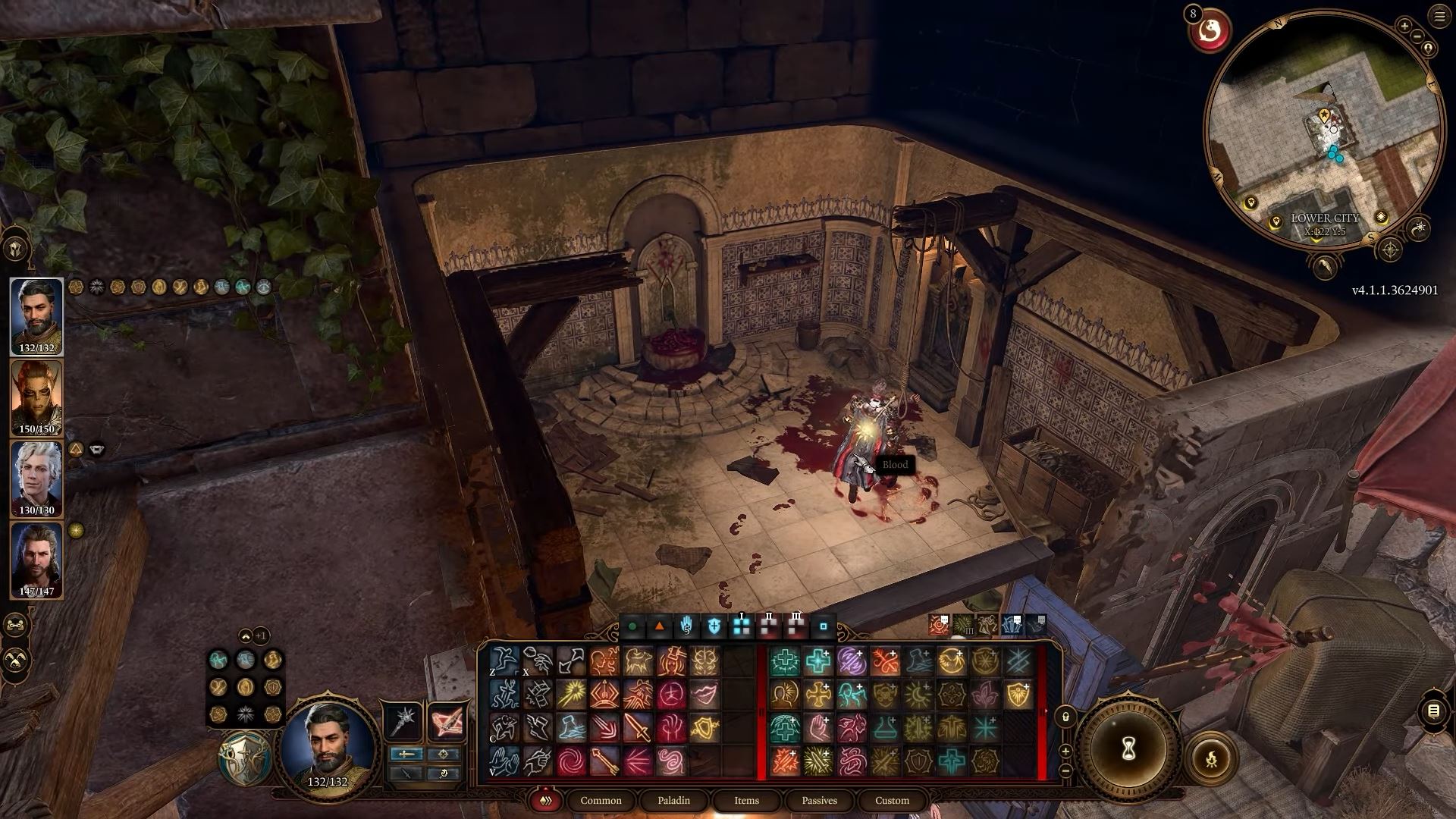Zoom in the minimap with plus button
Screen dimensions: 1456x819
click(x=1404, y=27)
